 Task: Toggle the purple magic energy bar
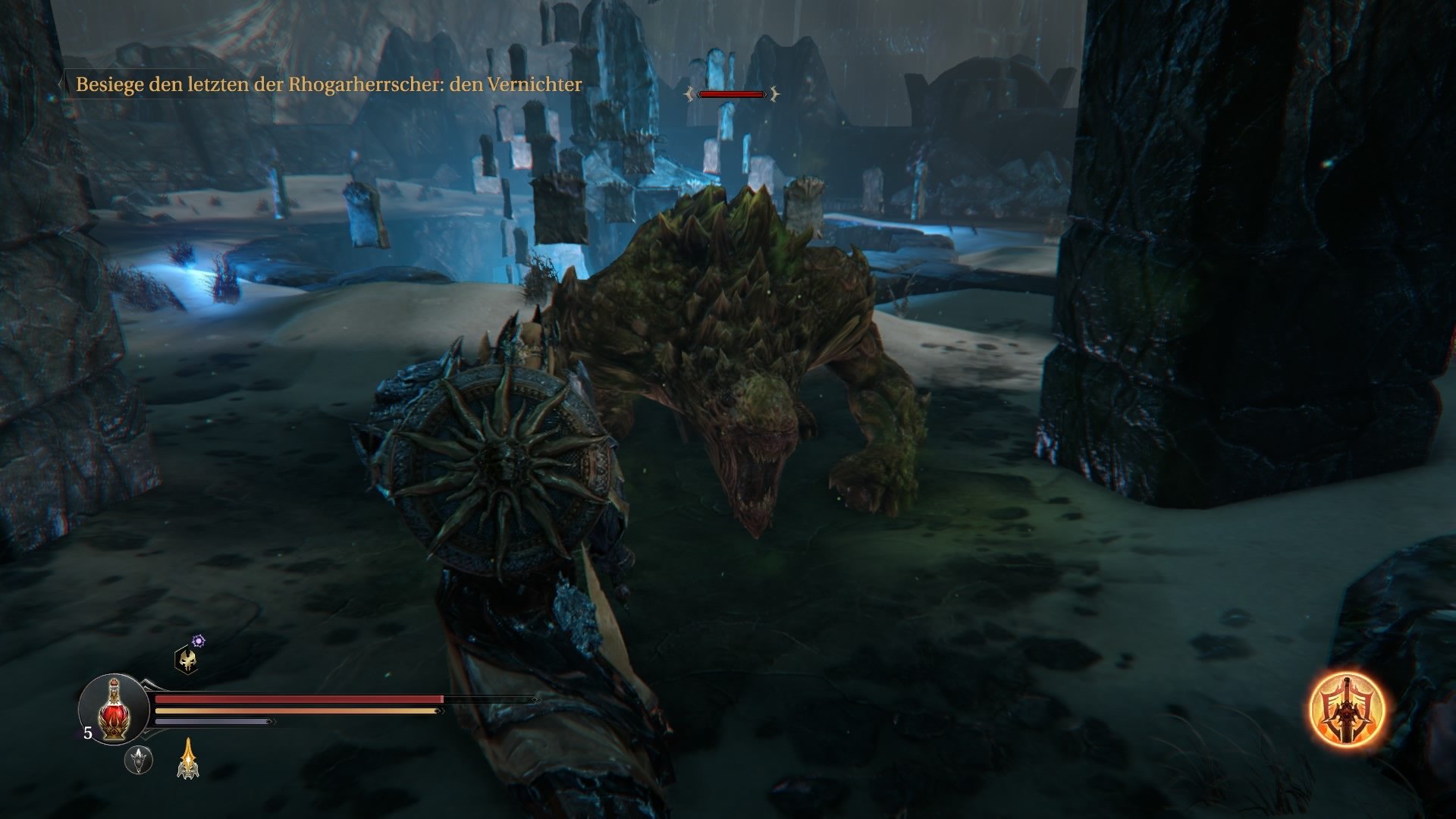tap(209, 721)
